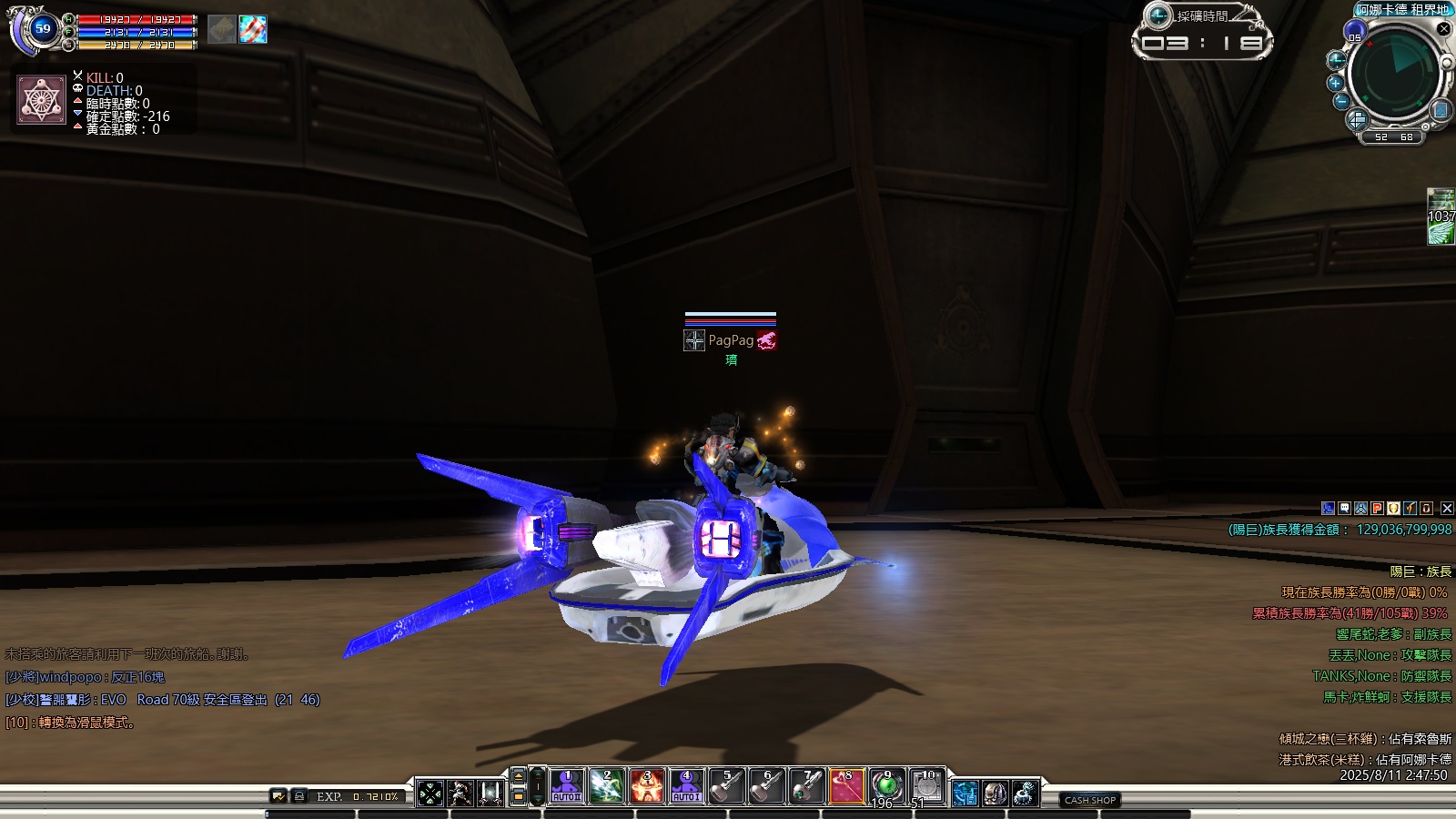
Task: Close the chat filter bar with X
Action: (1447, 509)
